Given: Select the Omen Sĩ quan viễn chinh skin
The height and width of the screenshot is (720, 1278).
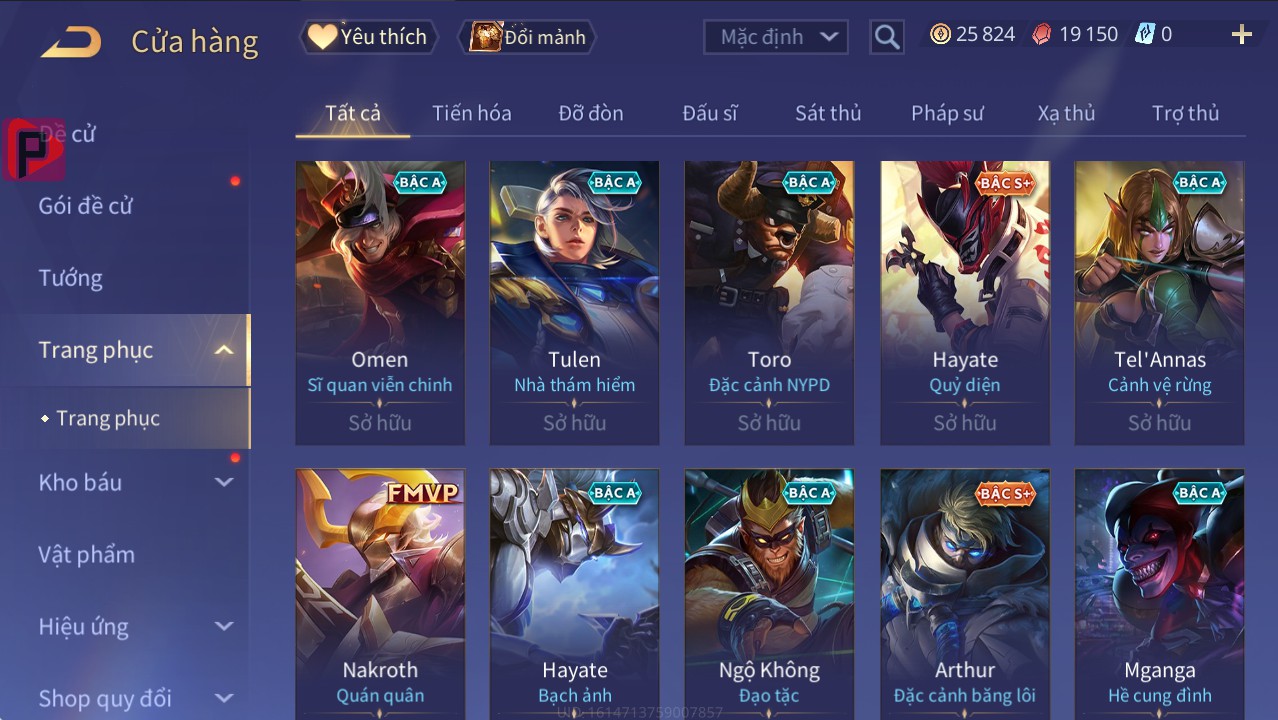Looking at the screenshot, I should click(380, 302).
